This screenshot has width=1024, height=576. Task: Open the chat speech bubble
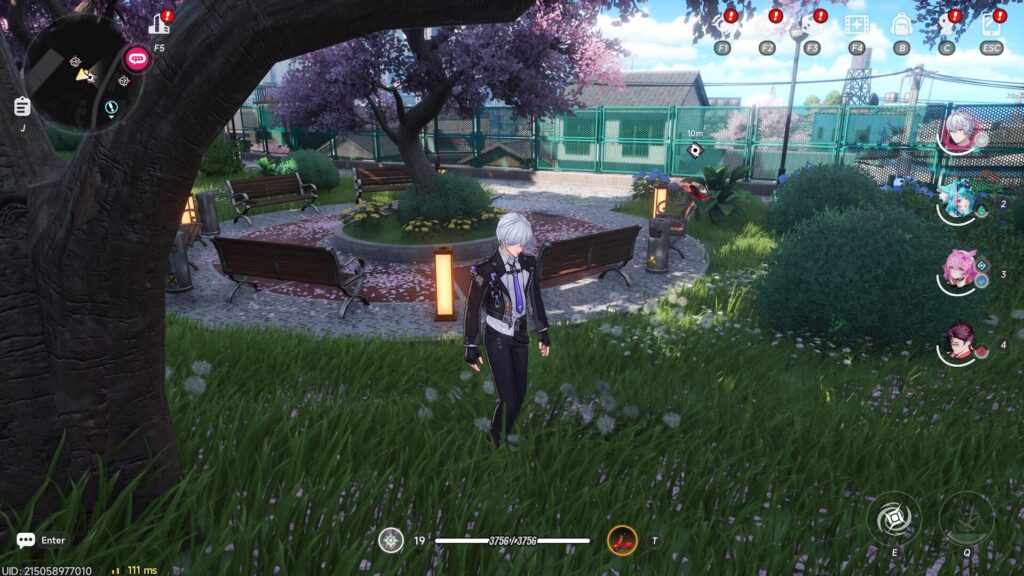pos(26,540)
